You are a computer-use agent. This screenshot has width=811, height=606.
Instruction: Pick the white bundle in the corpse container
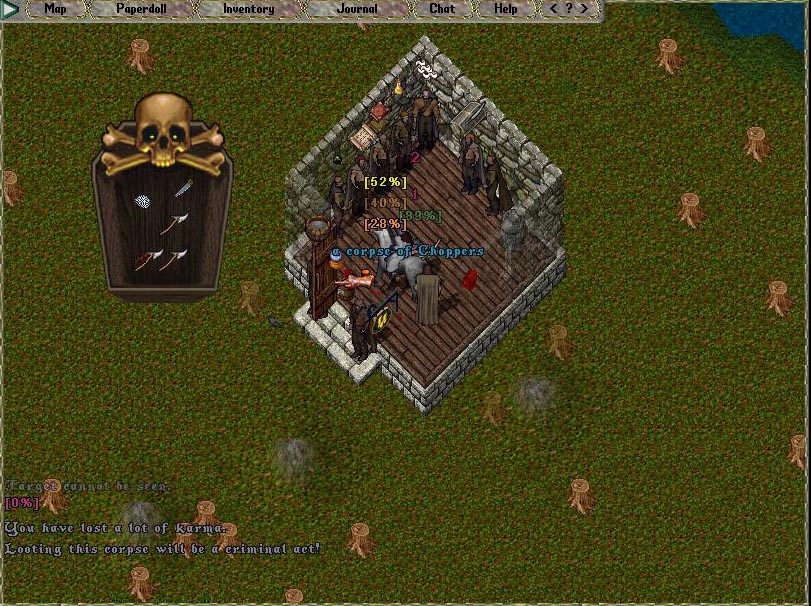[x=144, y=200]
